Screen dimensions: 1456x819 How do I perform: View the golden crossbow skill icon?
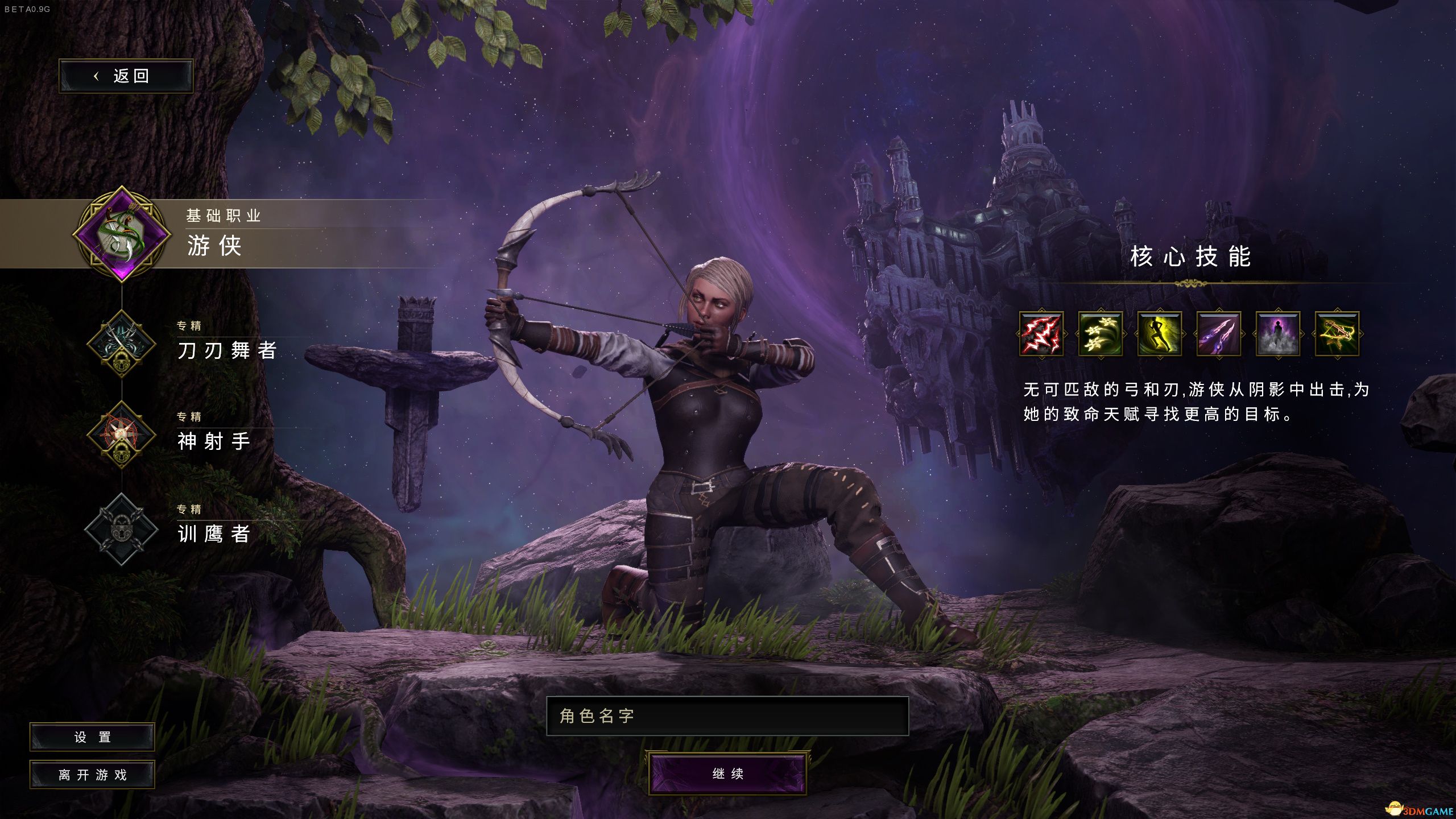coord(1337,334)
